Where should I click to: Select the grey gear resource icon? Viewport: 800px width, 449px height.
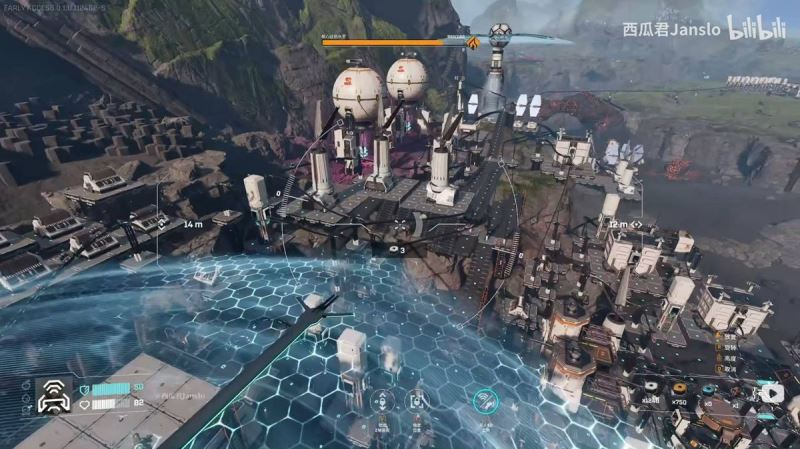[x=653, y=388]
